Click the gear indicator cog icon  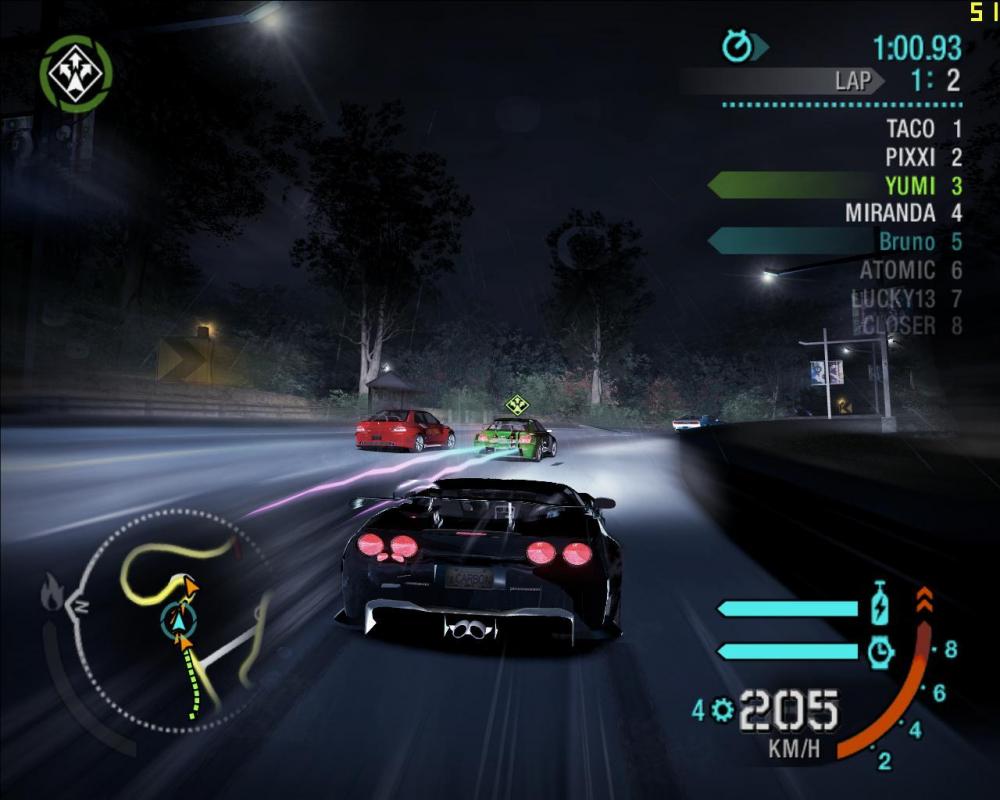[x=723, y=711]
